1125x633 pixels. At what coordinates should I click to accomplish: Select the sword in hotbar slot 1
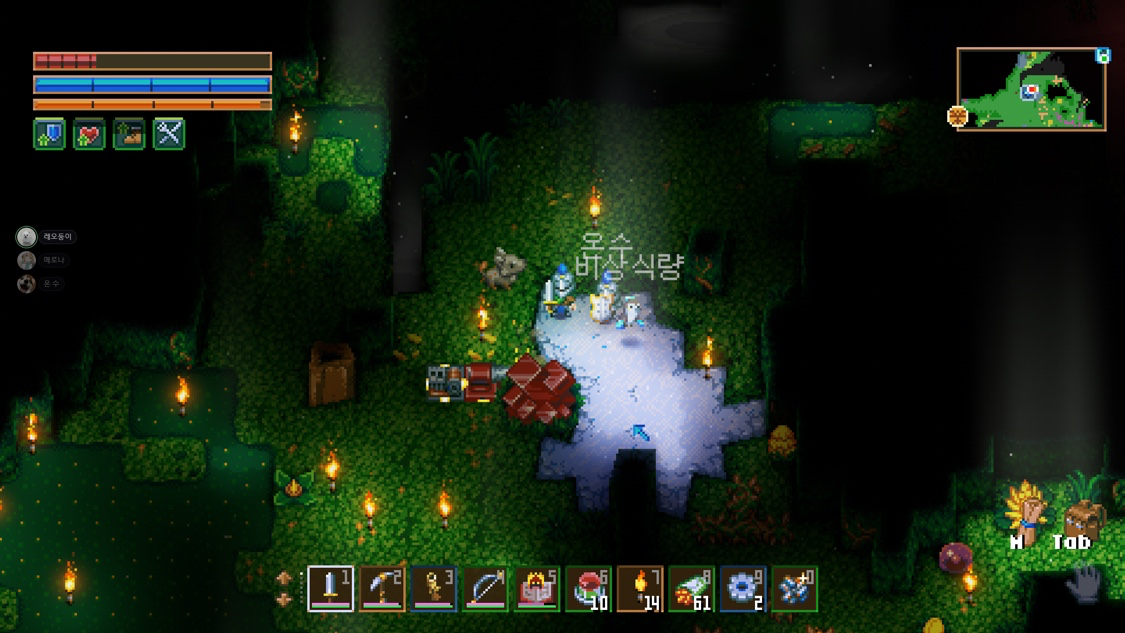click(x=330, y=589)
